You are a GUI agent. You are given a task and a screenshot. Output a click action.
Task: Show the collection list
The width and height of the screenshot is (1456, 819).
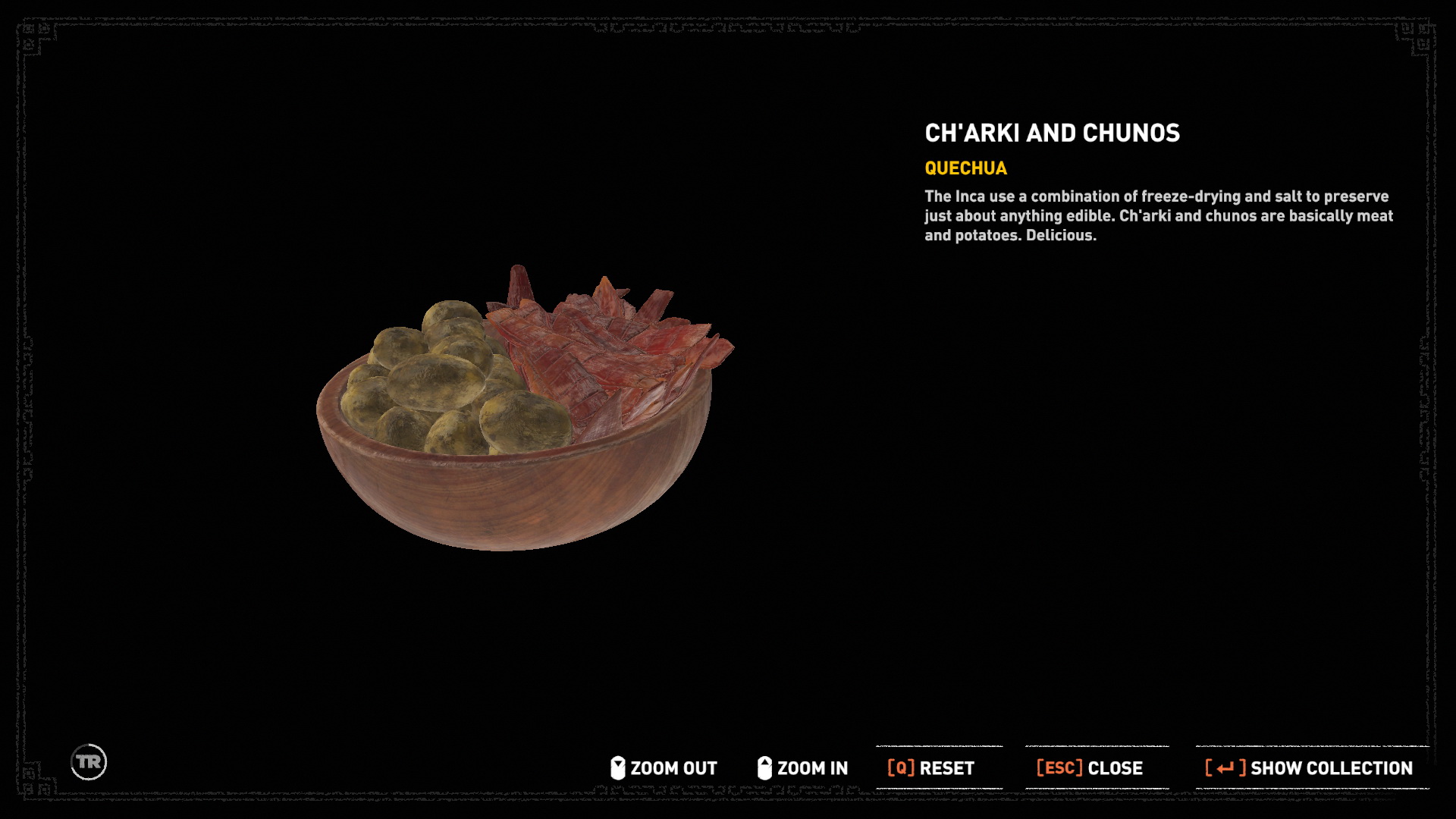tap(1309, 768)
